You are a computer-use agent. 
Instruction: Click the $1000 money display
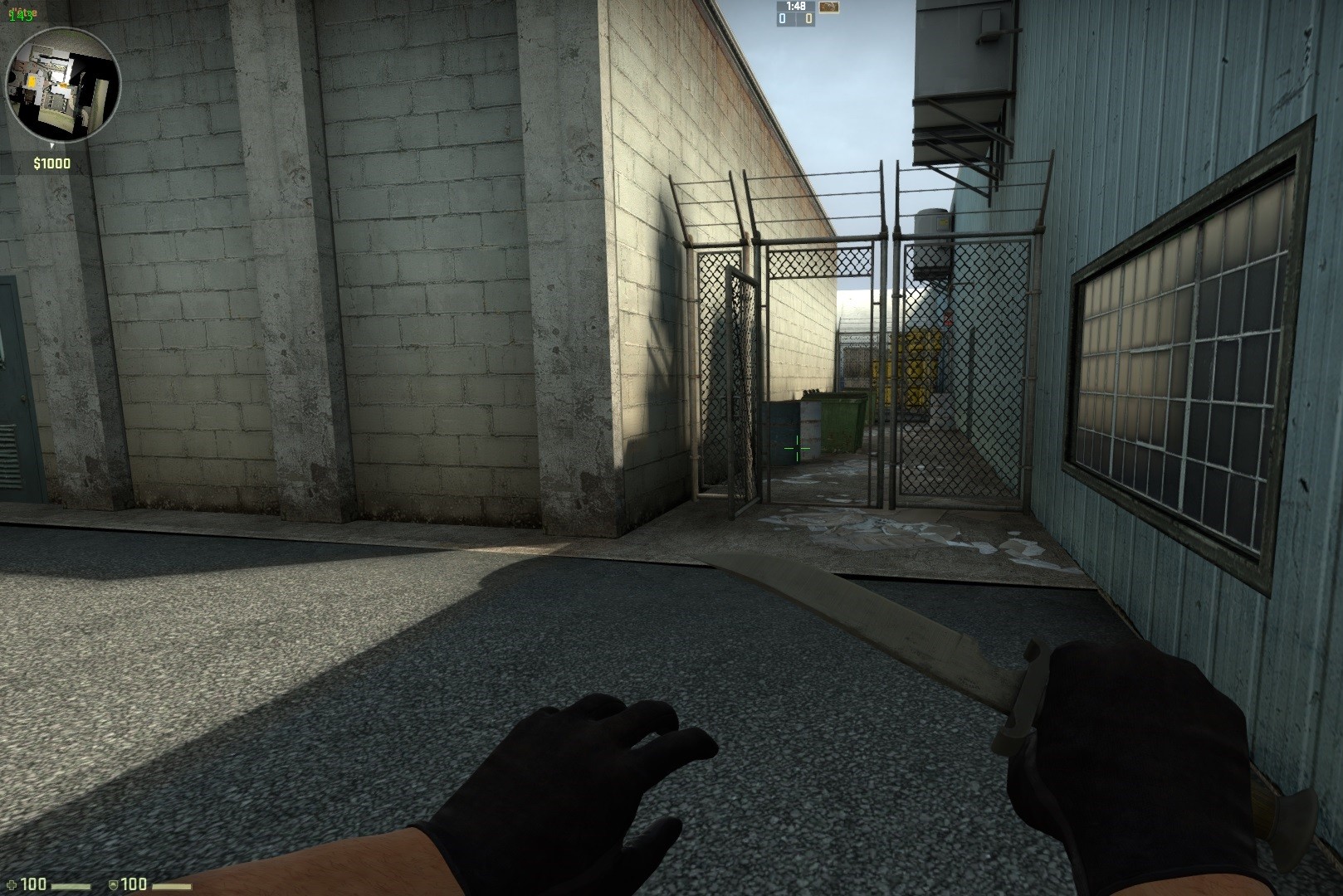(52, 163)
